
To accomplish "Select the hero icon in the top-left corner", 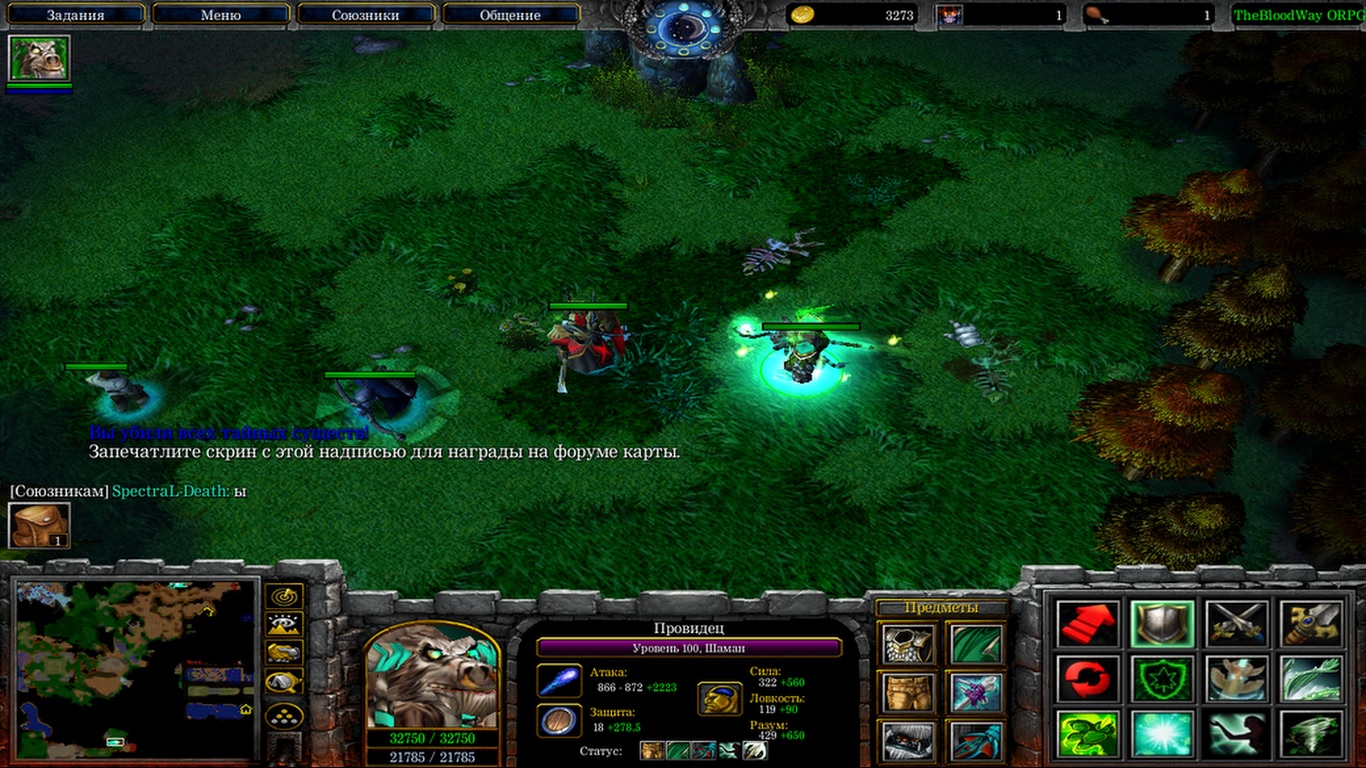I will pyautogui.click(x=39, y=58).
